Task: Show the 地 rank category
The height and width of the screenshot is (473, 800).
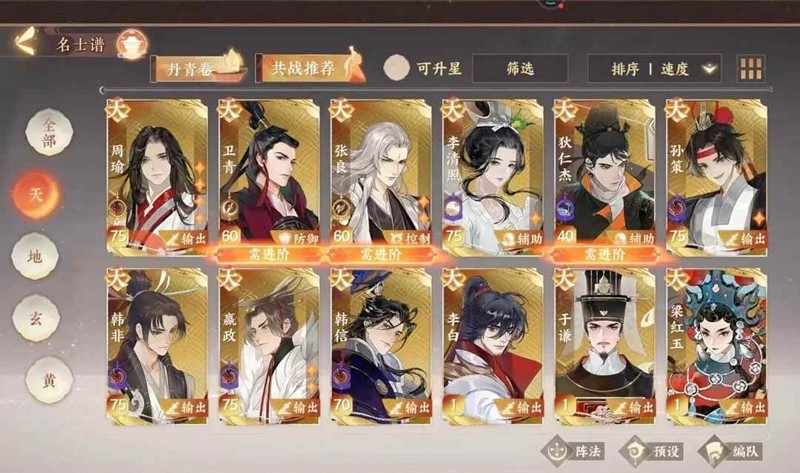Action: tap(35, 256)
